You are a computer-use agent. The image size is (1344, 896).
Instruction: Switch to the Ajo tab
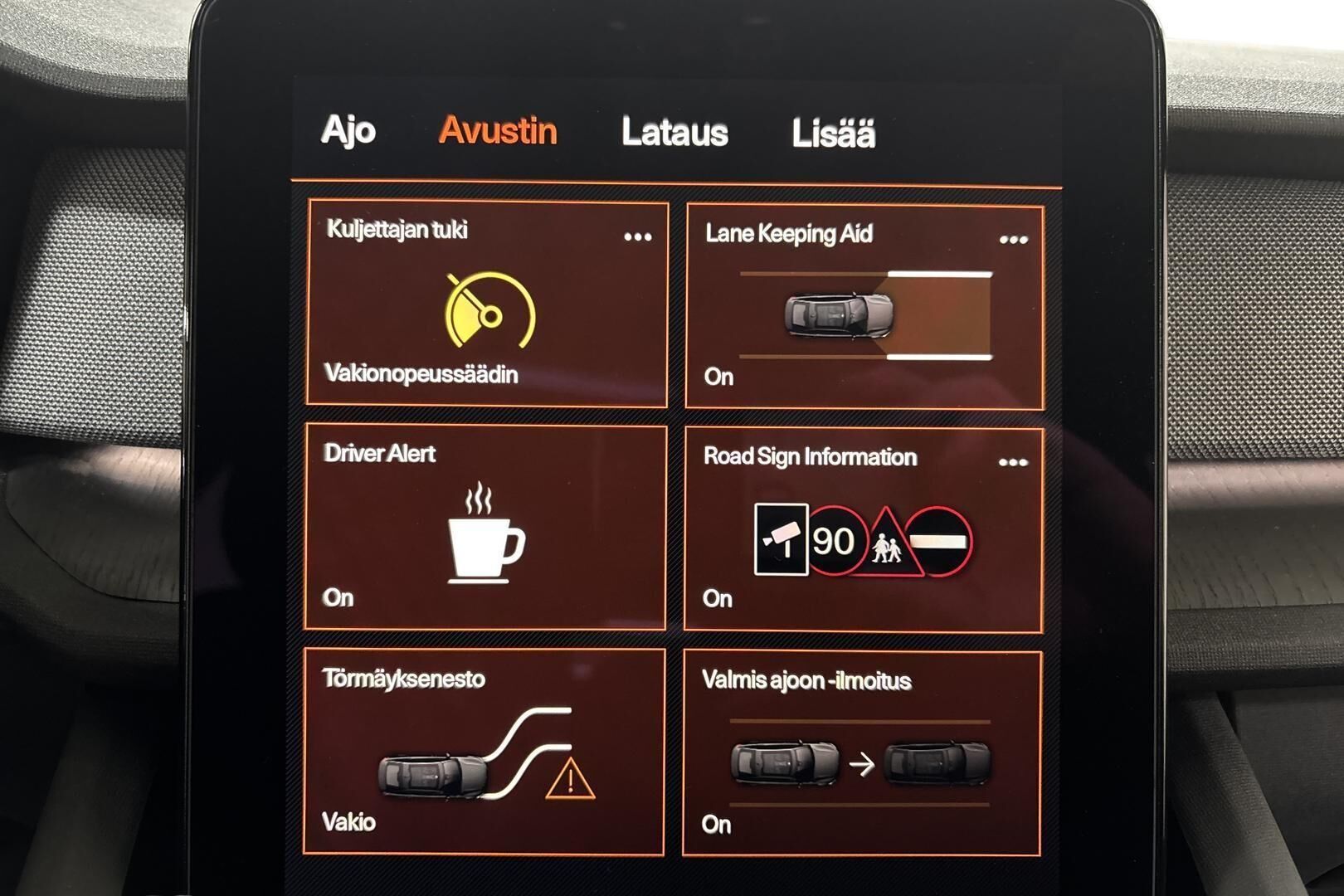(x=348, y=131)
